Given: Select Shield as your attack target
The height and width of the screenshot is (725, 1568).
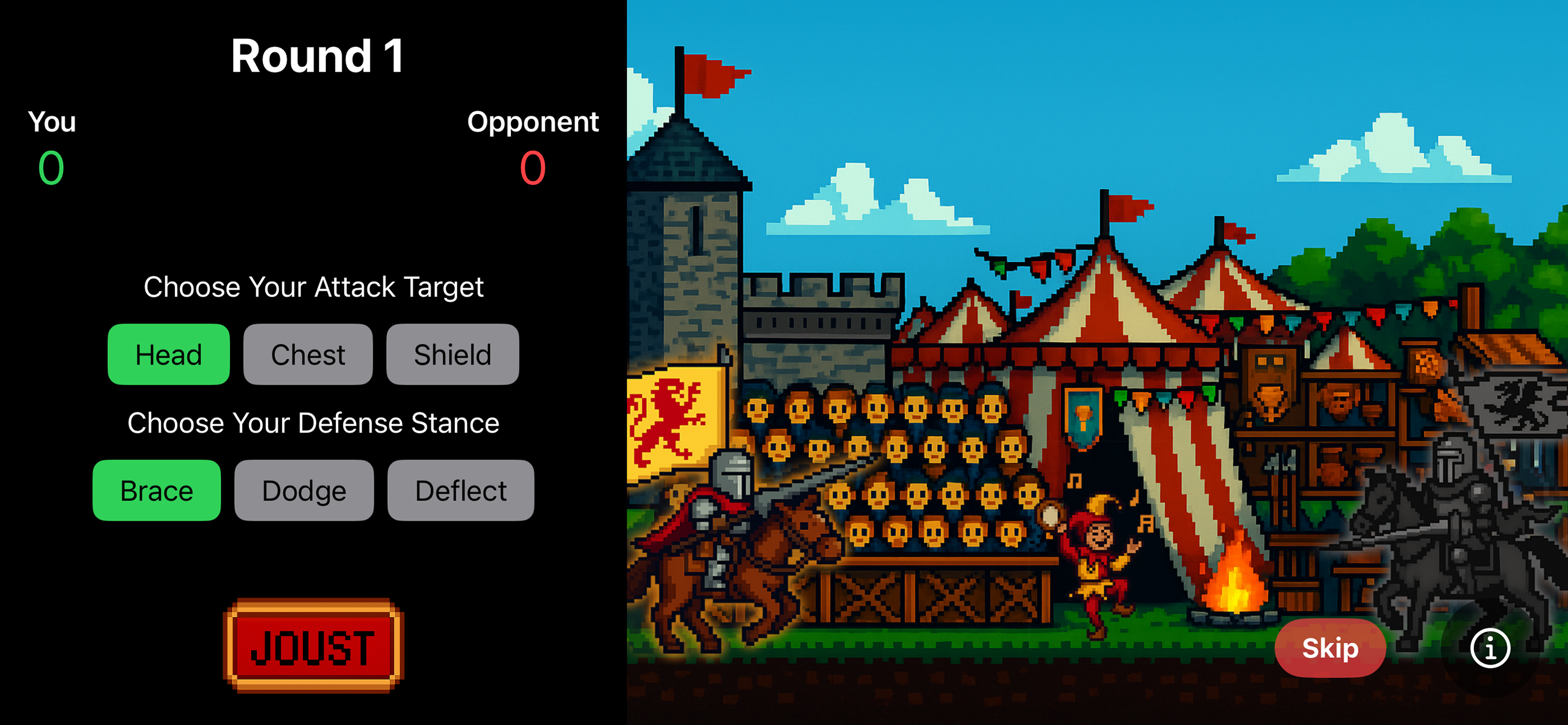Looking at the screenshot, I should tap(452, 354).
